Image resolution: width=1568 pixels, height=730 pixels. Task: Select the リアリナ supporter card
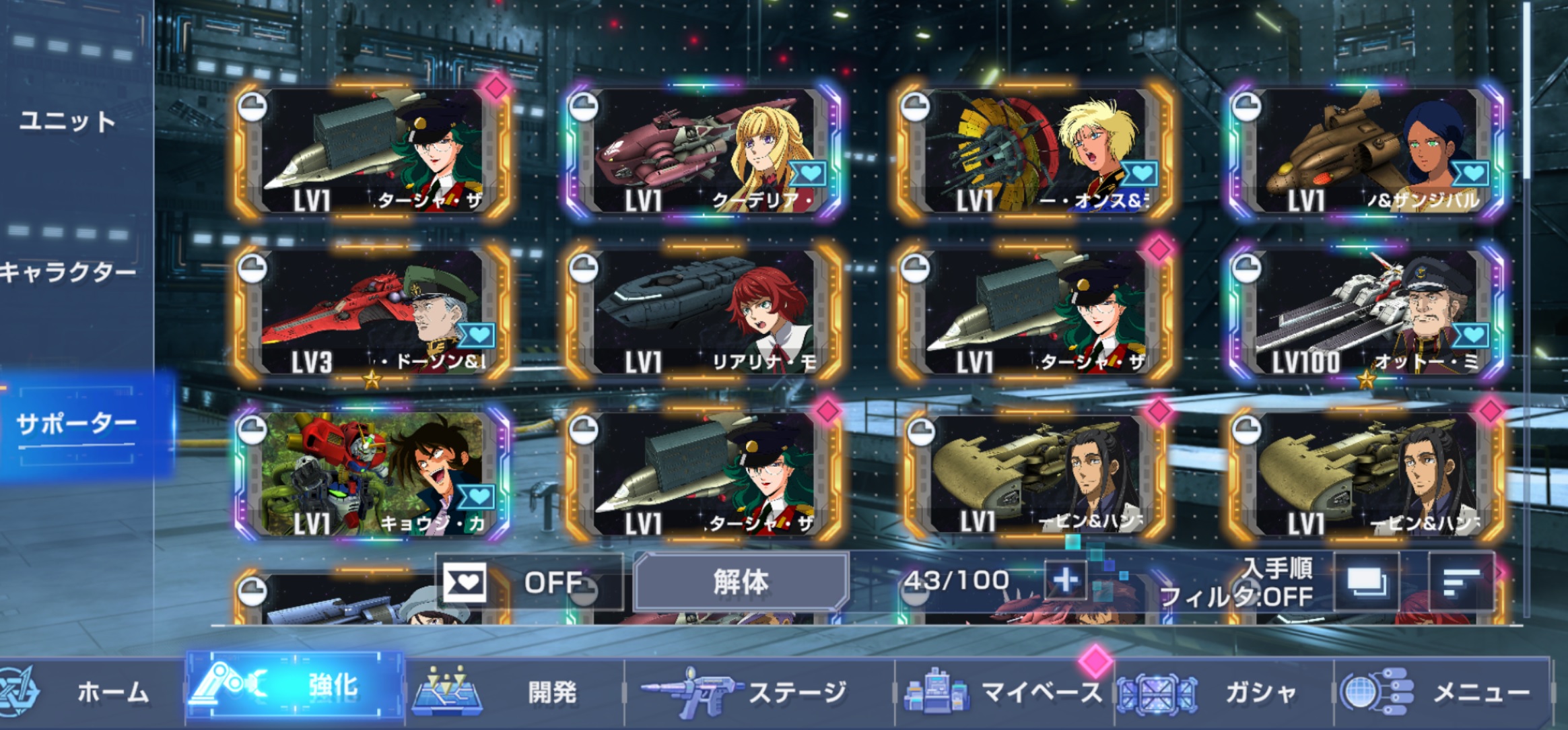(x=704, y=312)
